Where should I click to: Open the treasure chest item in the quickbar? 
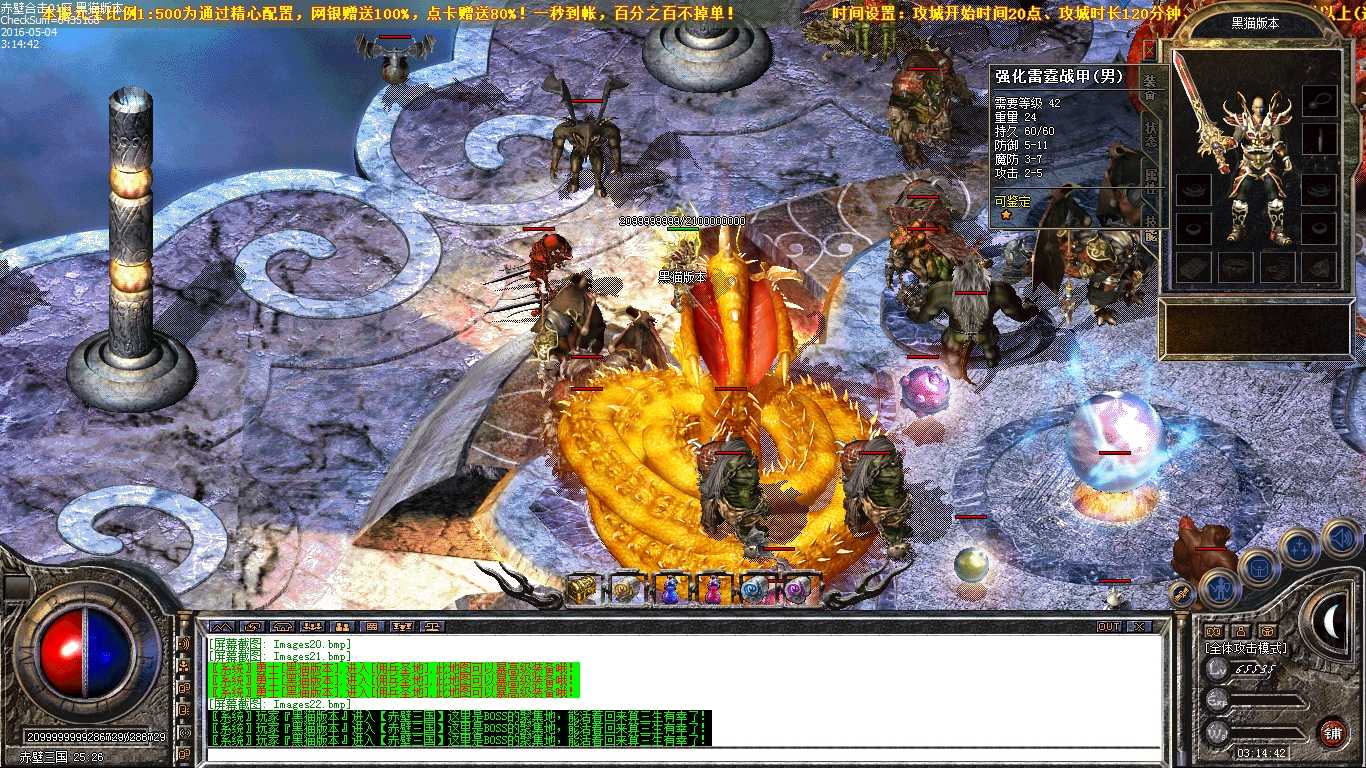(583, 587)
